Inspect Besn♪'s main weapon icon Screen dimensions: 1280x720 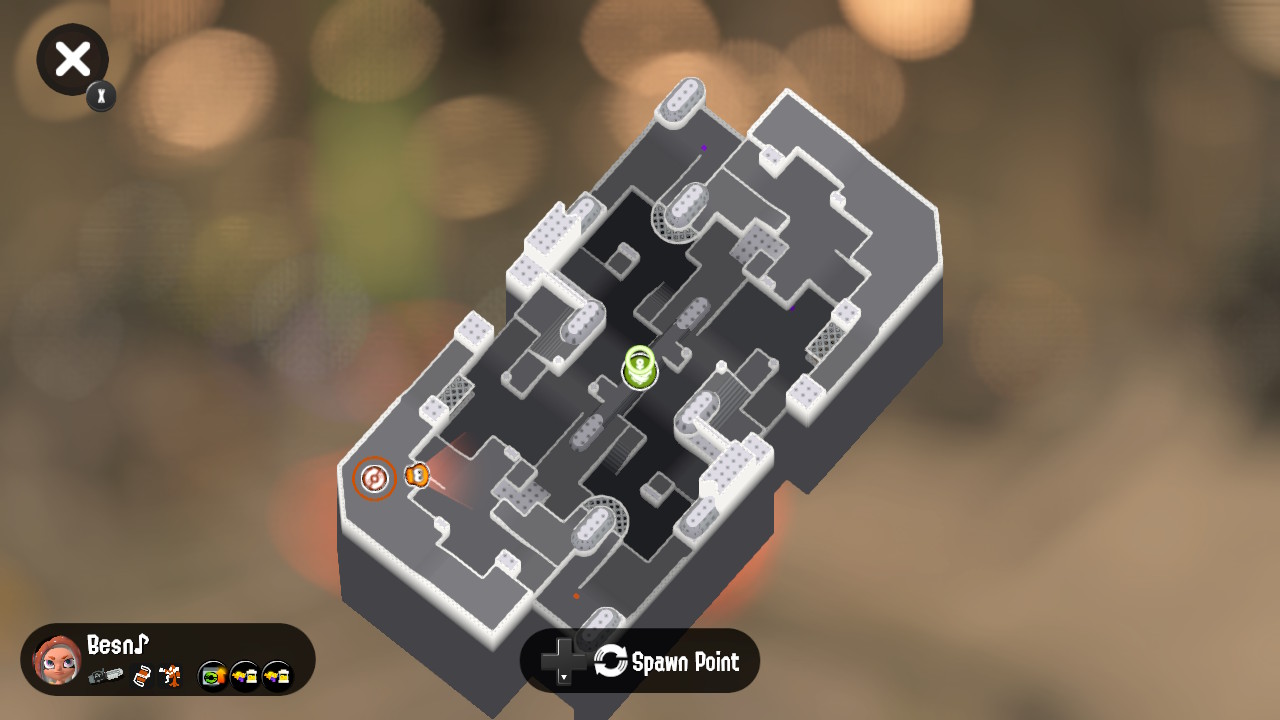click(x=105, y=676)
